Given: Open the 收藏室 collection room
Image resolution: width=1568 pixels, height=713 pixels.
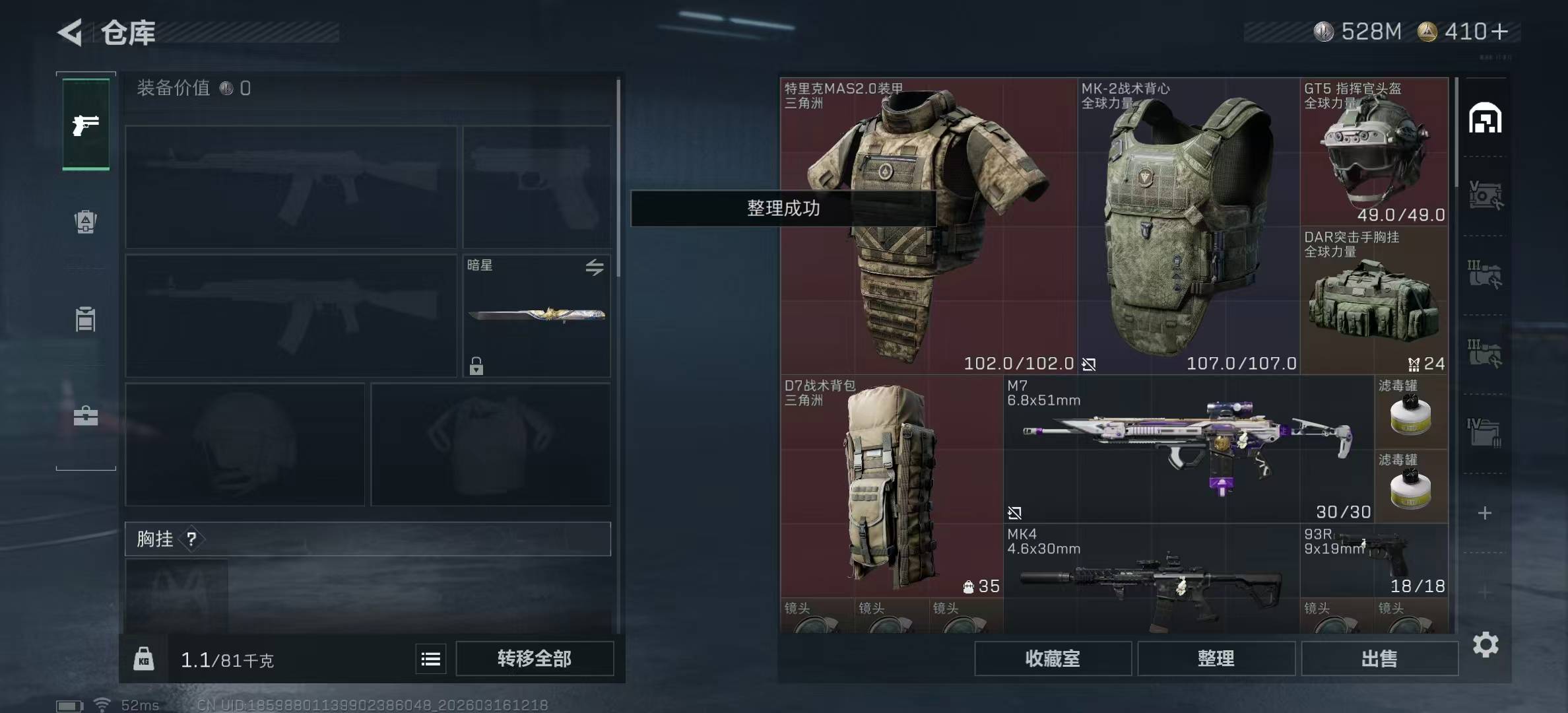Looking at the screenshot, I should [x=1053, y=658].
